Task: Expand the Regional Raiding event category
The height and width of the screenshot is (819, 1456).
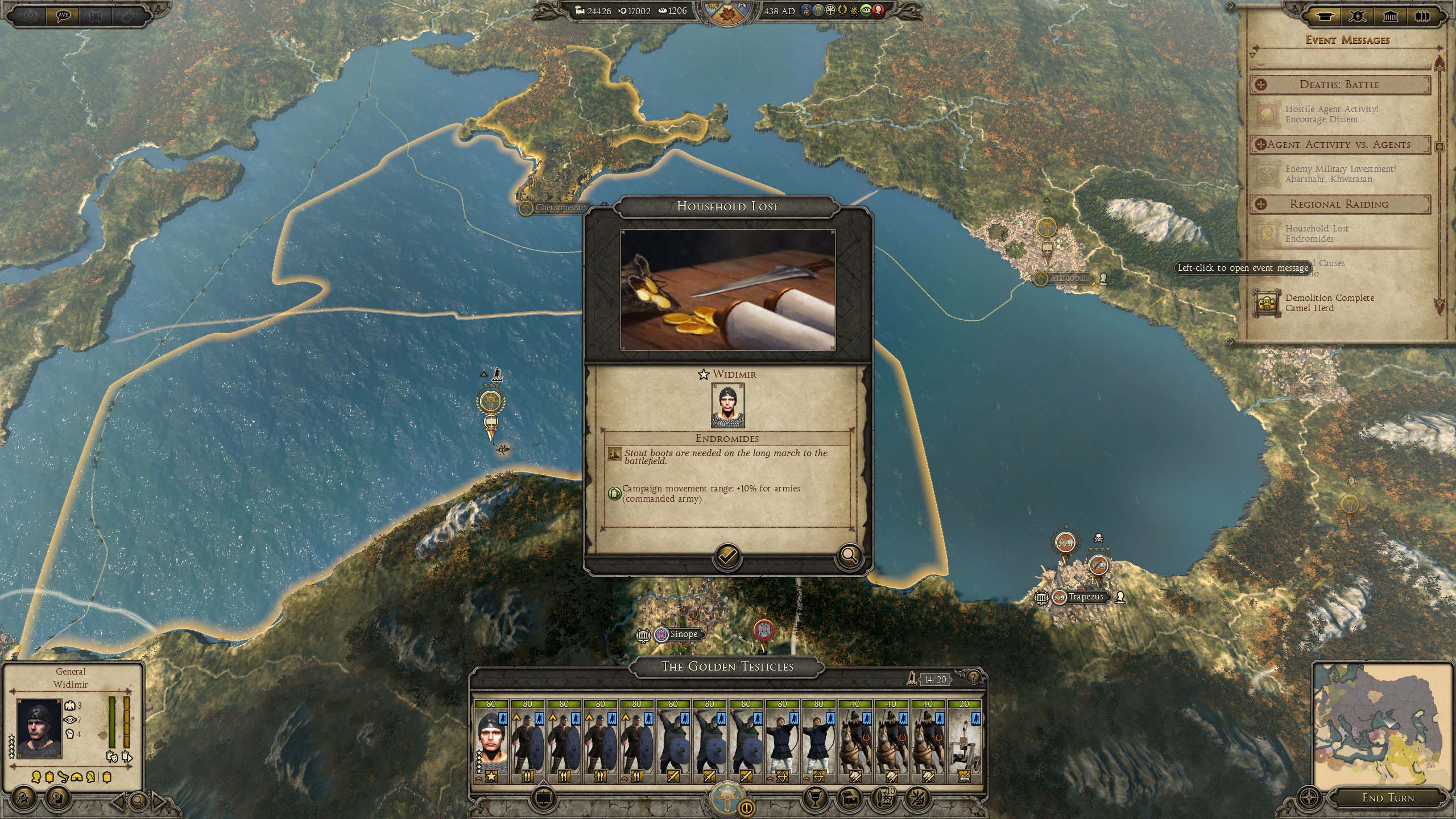Action: tap(1261, 204)
